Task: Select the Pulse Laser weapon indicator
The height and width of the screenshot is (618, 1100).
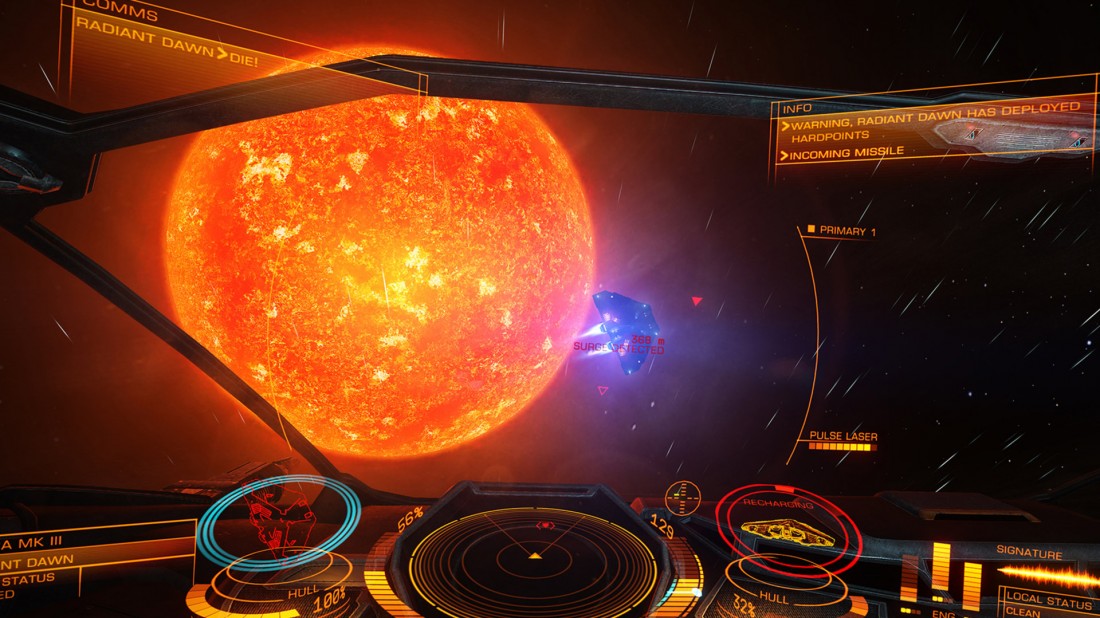Action: pos(843,436)
